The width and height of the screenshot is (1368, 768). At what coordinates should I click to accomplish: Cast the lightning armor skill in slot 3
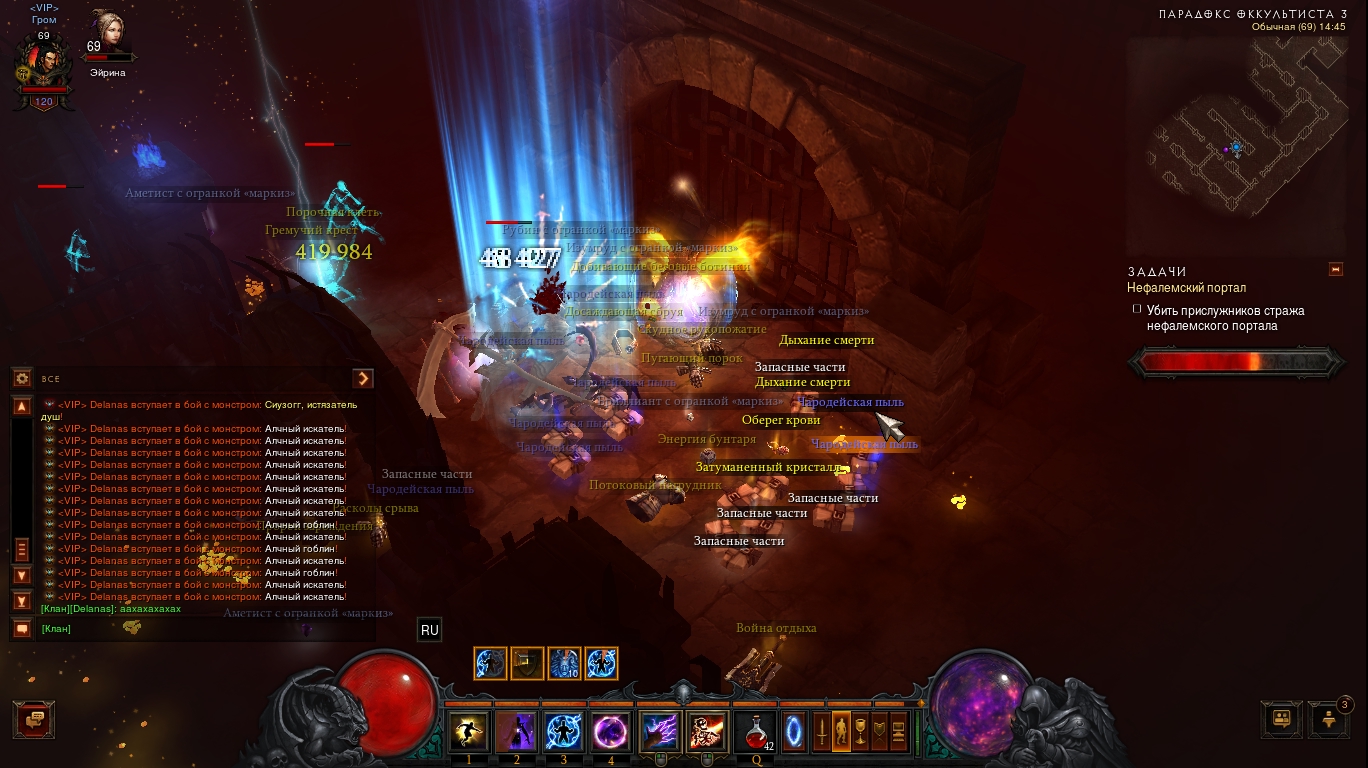pyautogui.click(x=564, y=732)
